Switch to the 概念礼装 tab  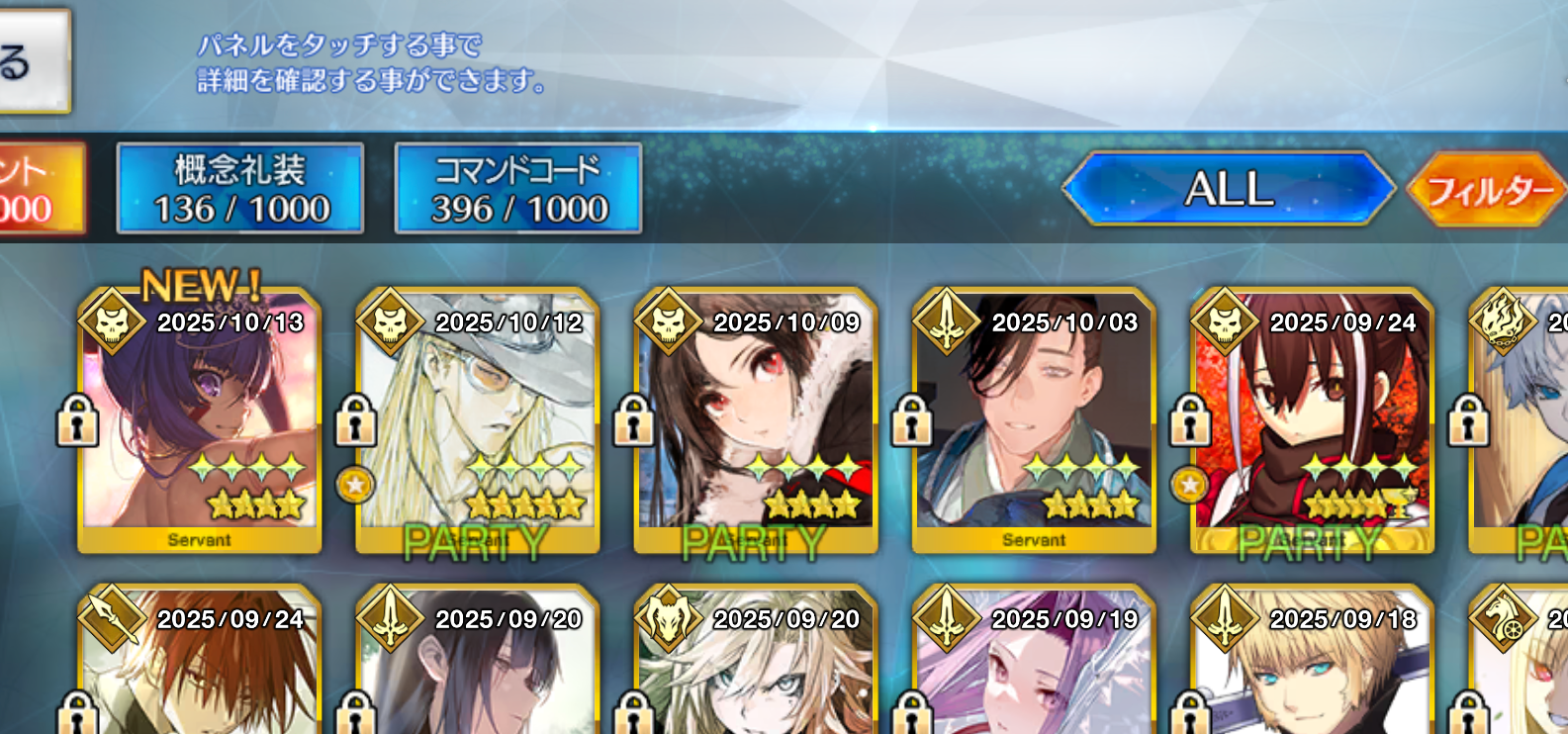click(239, 188)
